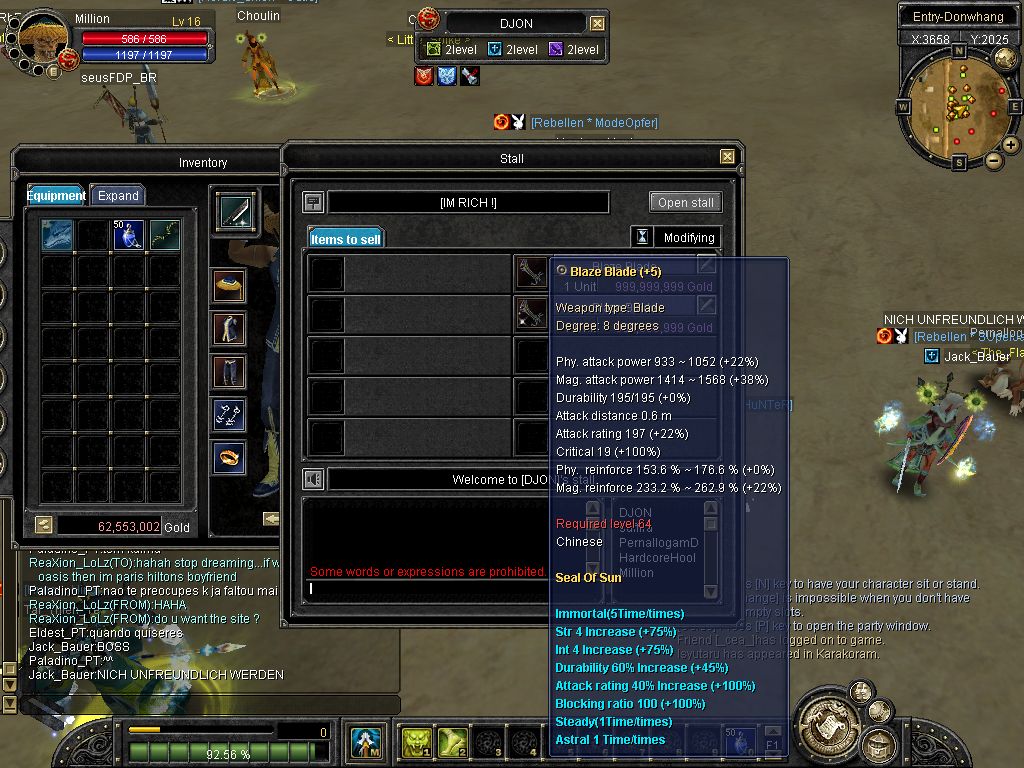The image size is (1024, 768).
Task: Click the stall name field reading IM RICH
Action: [x=468, y=203]
